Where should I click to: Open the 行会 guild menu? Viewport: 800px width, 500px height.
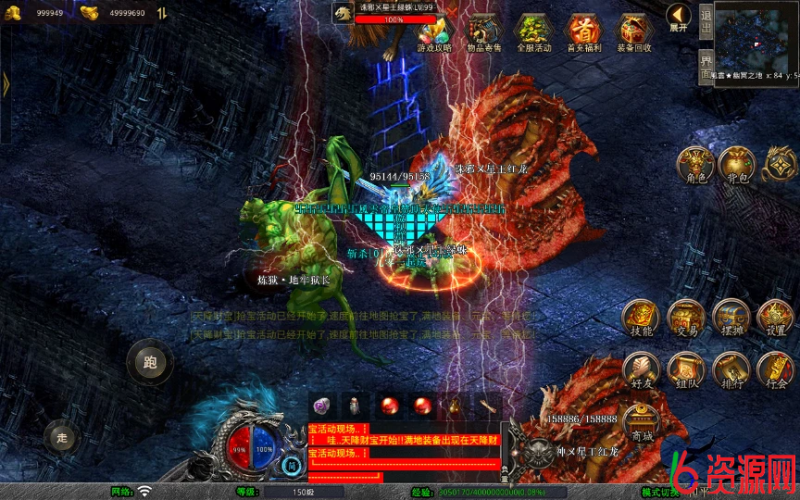775,369
